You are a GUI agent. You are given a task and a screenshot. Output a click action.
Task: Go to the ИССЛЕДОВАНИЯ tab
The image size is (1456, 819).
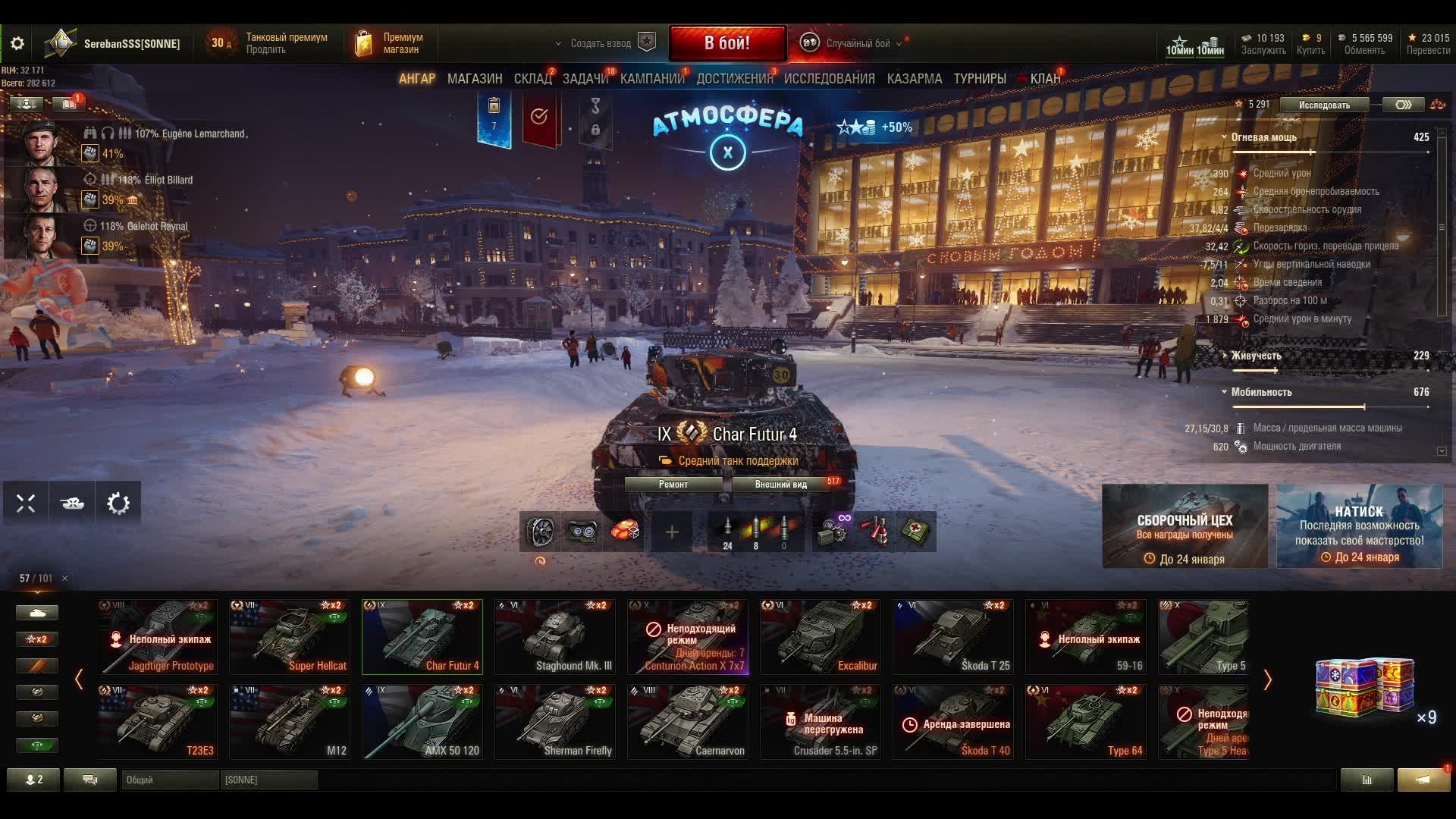829,79
